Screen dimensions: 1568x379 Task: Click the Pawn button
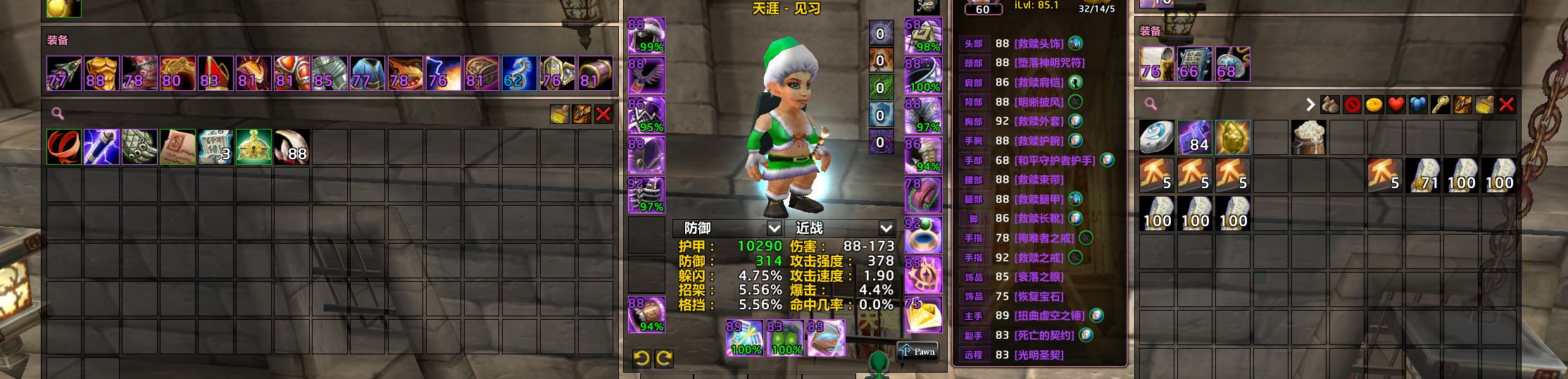pyautogui.click(x=918, y=352)
